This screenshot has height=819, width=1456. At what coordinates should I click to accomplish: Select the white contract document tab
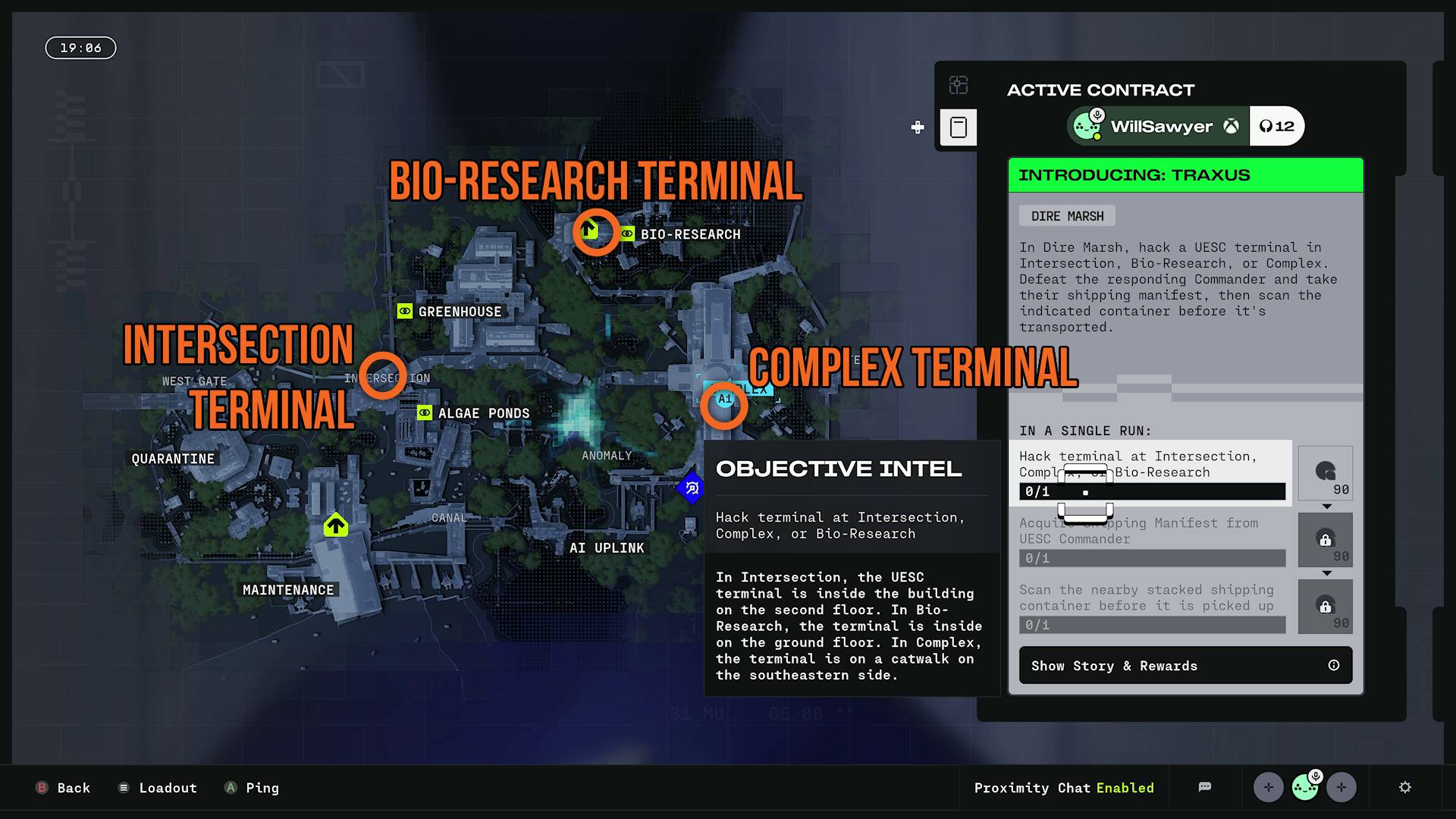click(x=959, y=127)
